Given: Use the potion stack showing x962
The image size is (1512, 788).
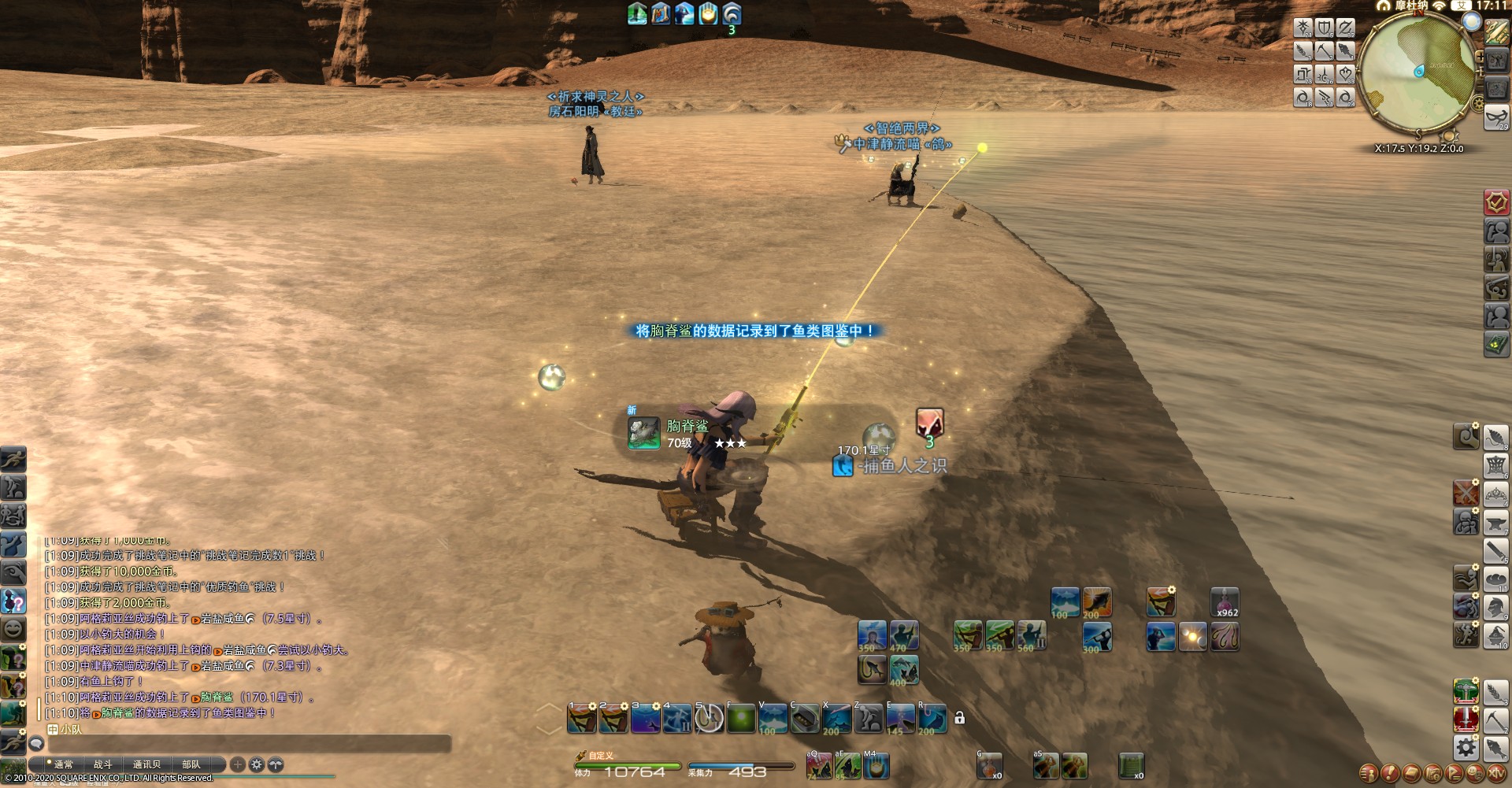Looking at the screenshot, I should (1225, 603).
